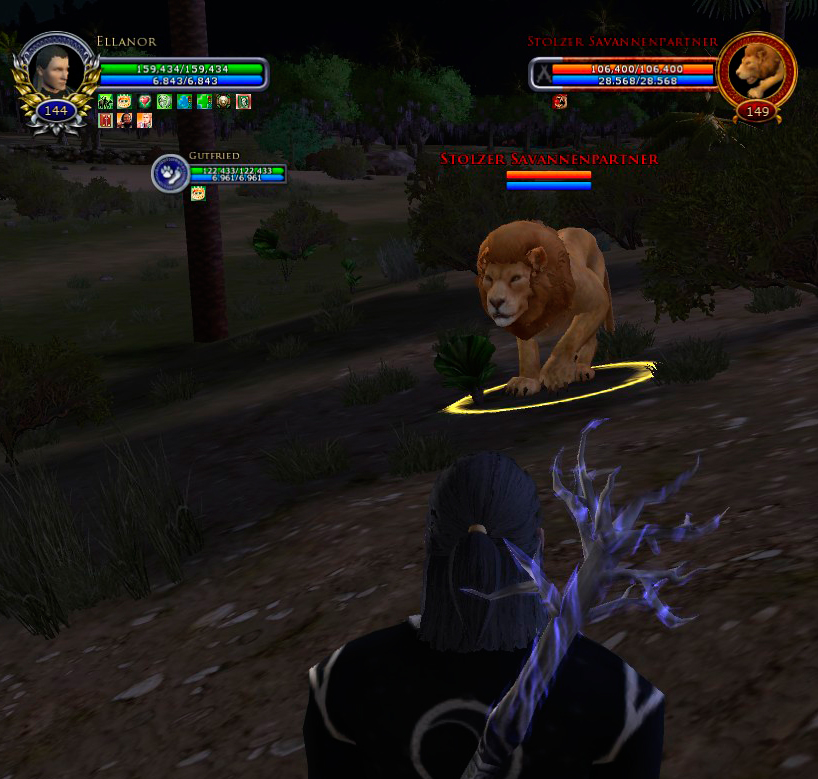Inspect the red debuff icon under the target's bars
The width and height of the screenshot is (818, 779).
(x=560, y=100)
